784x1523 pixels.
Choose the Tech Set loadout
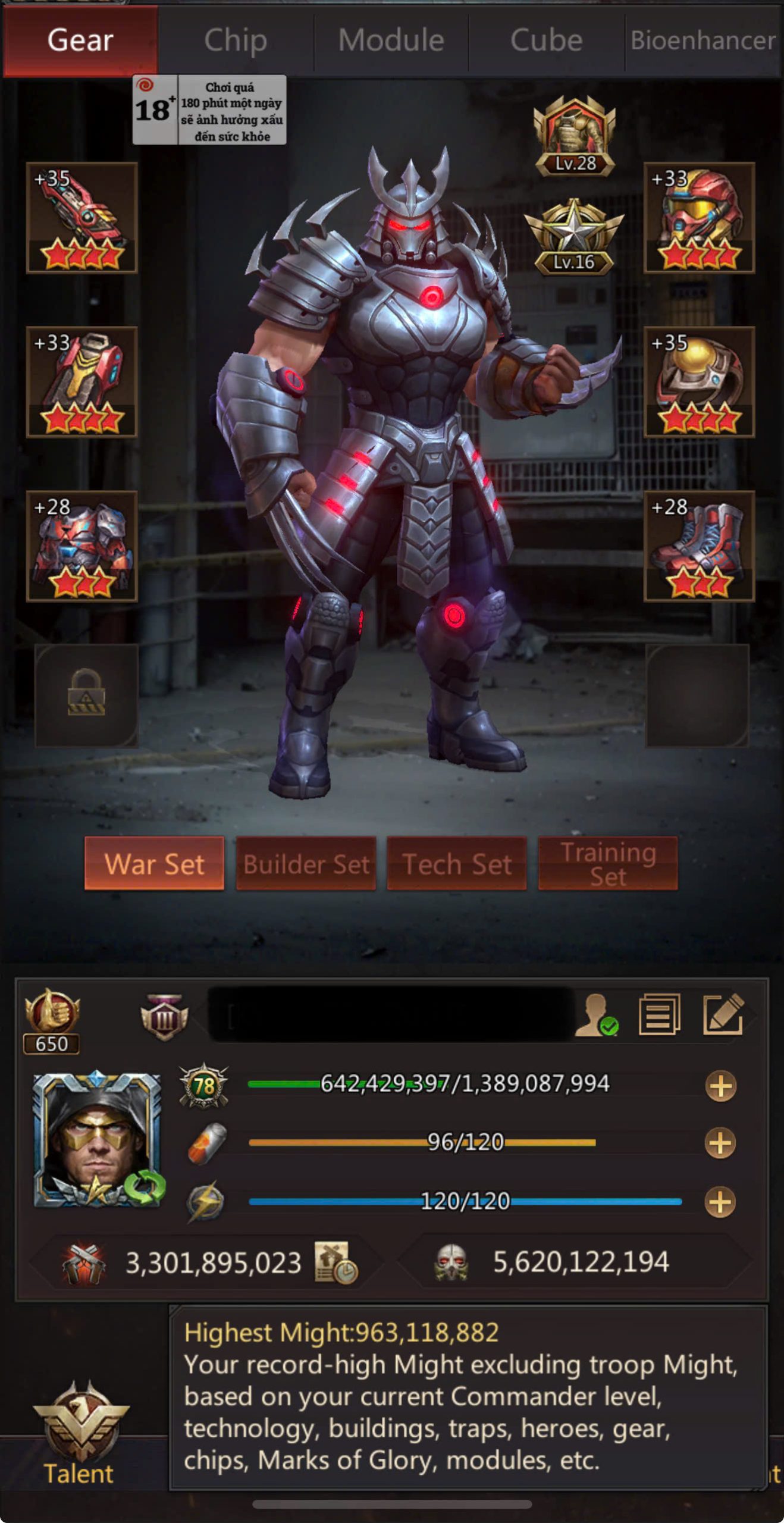coord(457,863)
